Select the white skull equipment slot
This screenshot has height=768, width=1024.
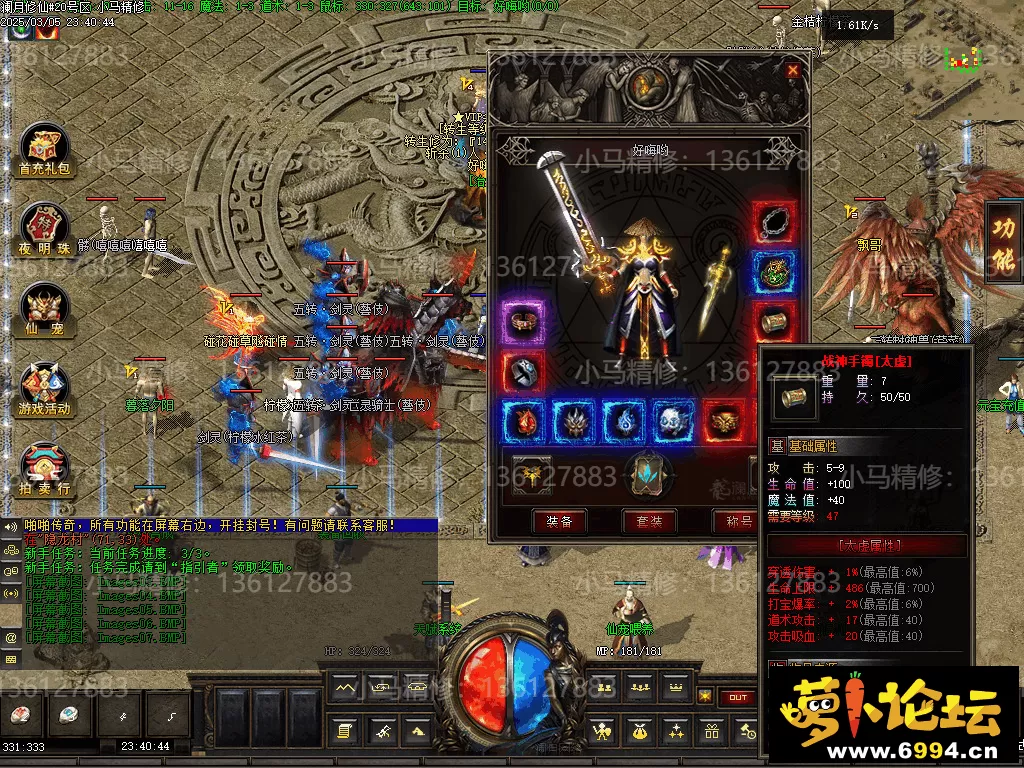click(674, 422)
